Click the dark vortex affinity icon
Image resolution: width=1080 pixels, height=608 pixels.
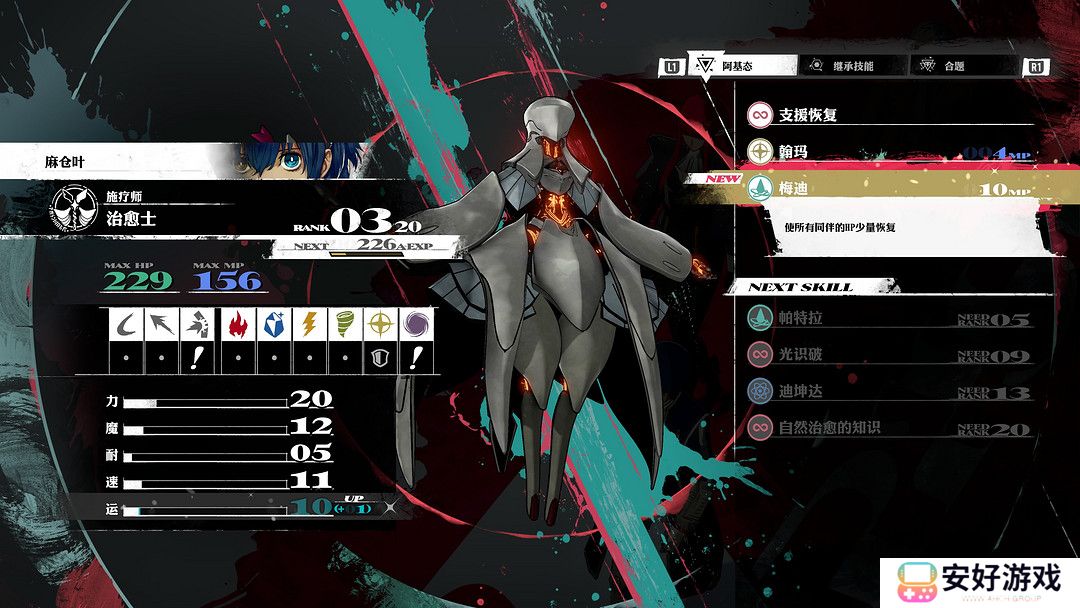pos(414,324)
